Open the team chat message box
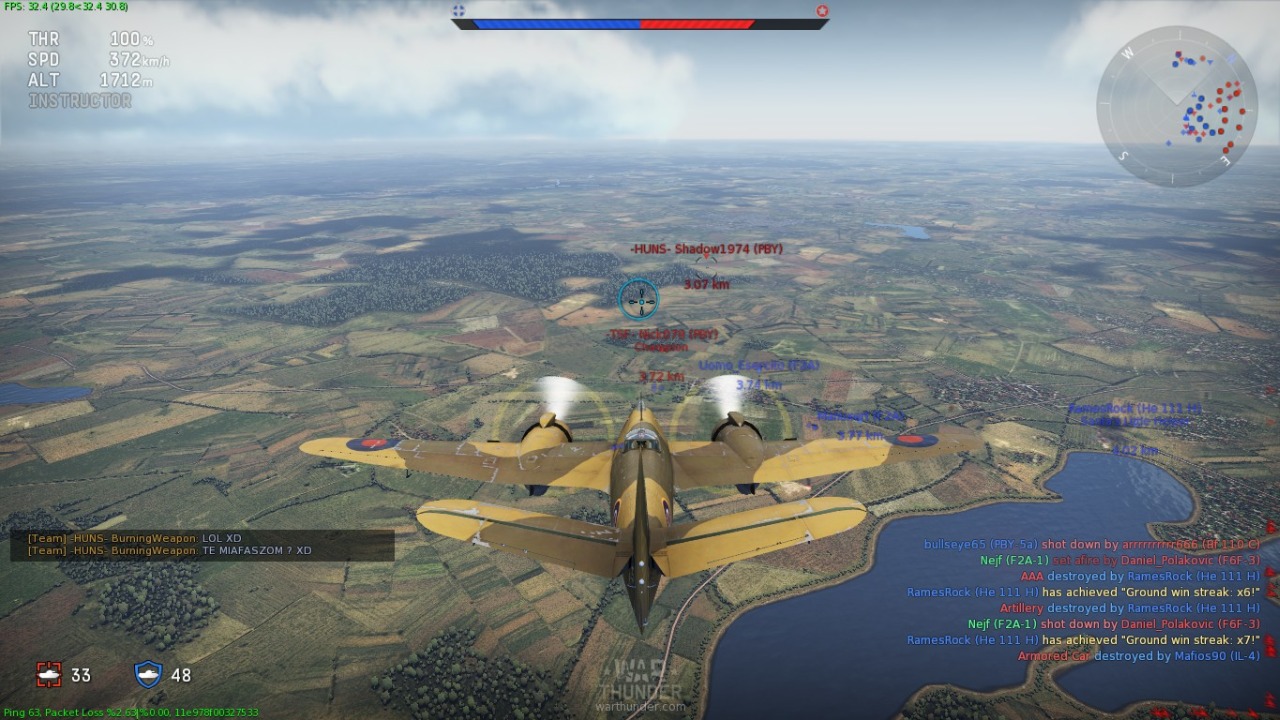 (x=202, y=545)
